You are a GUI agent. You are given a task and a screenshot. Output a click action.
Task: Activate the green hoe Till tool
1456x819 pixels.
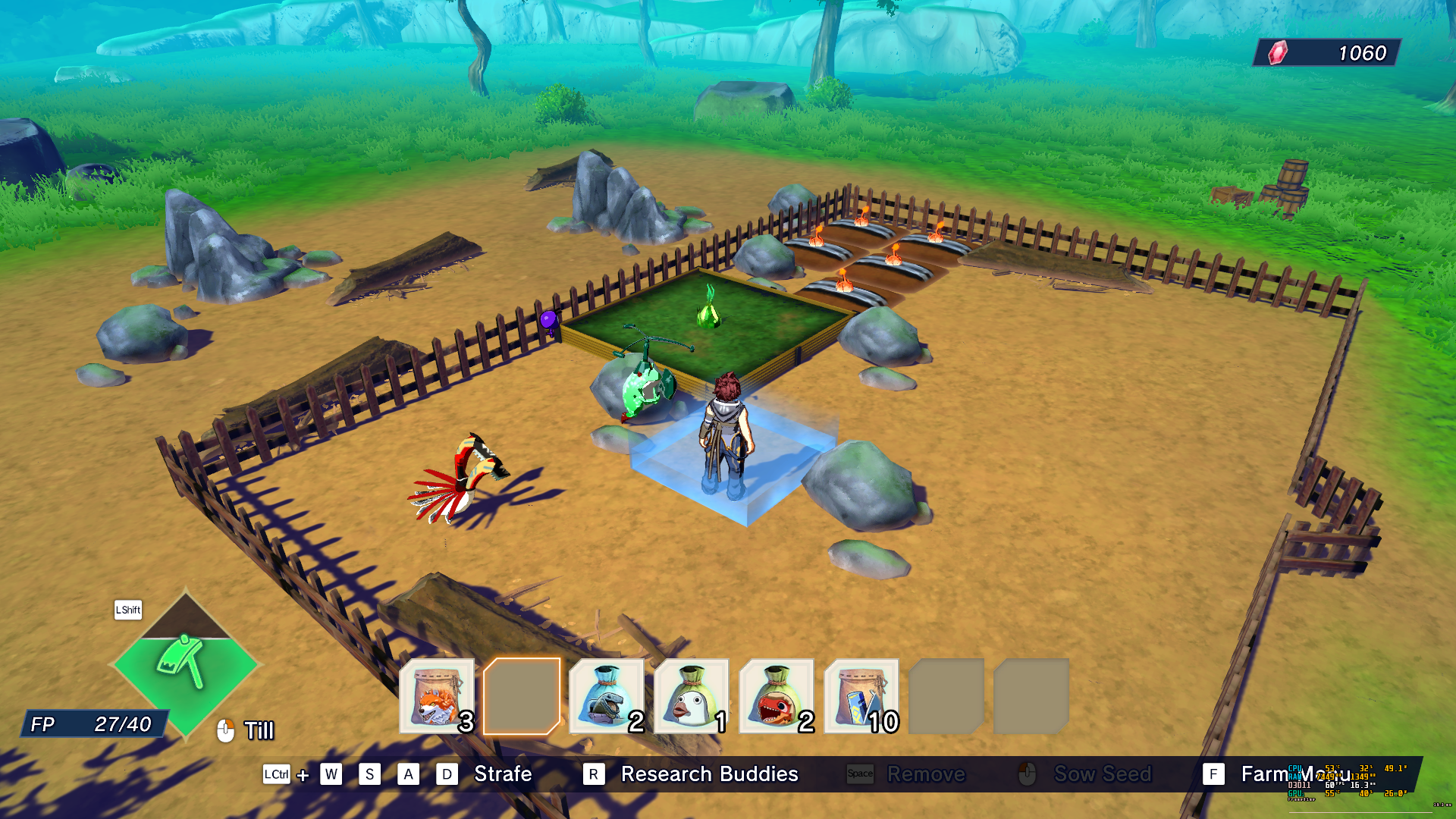pyautogui.click(x=184, y=663)
